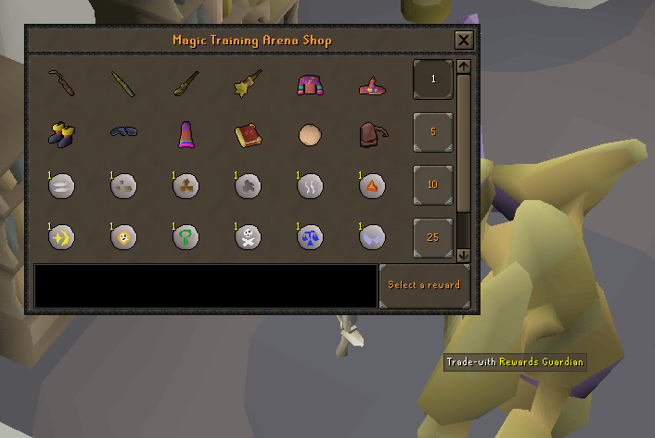Pick the star-tipped master wand
Image resolution: width=655 pixels, height=438 pixels.
click(x=247, y=82)
